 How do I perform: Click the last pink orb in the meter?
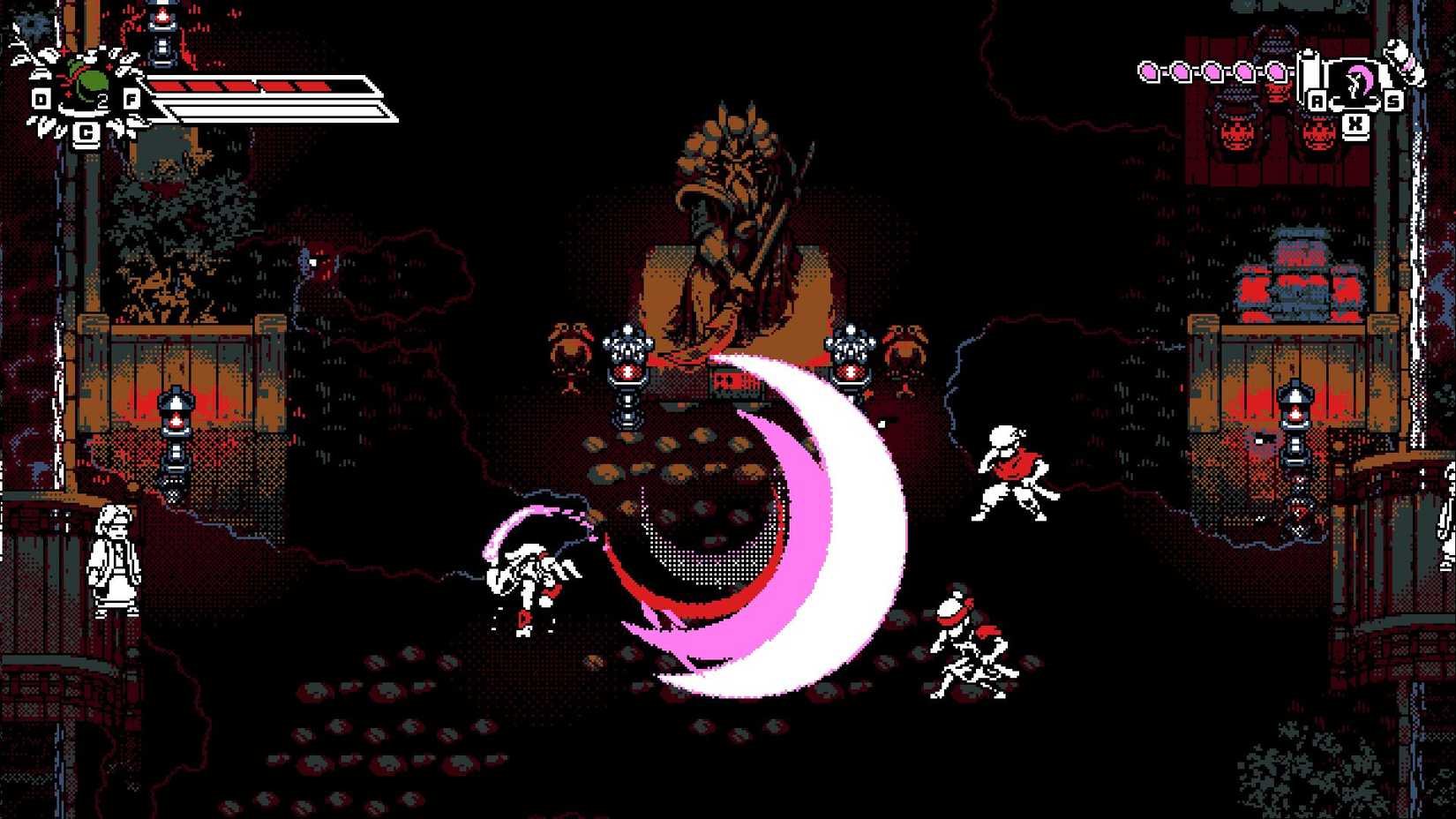point(1277,73)
